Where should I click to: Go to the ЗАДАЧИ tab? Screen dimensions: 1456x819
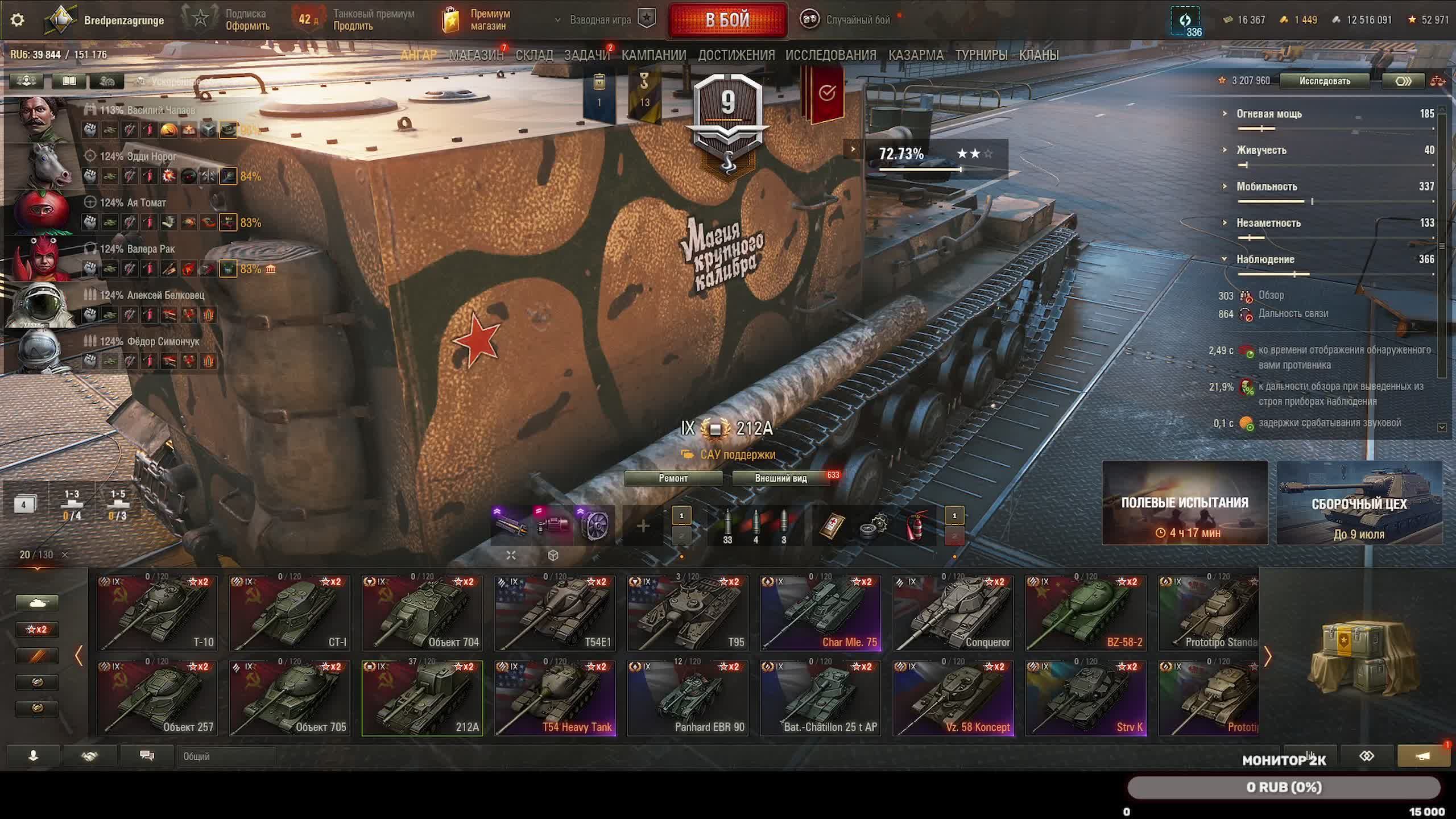pos(586,55)
